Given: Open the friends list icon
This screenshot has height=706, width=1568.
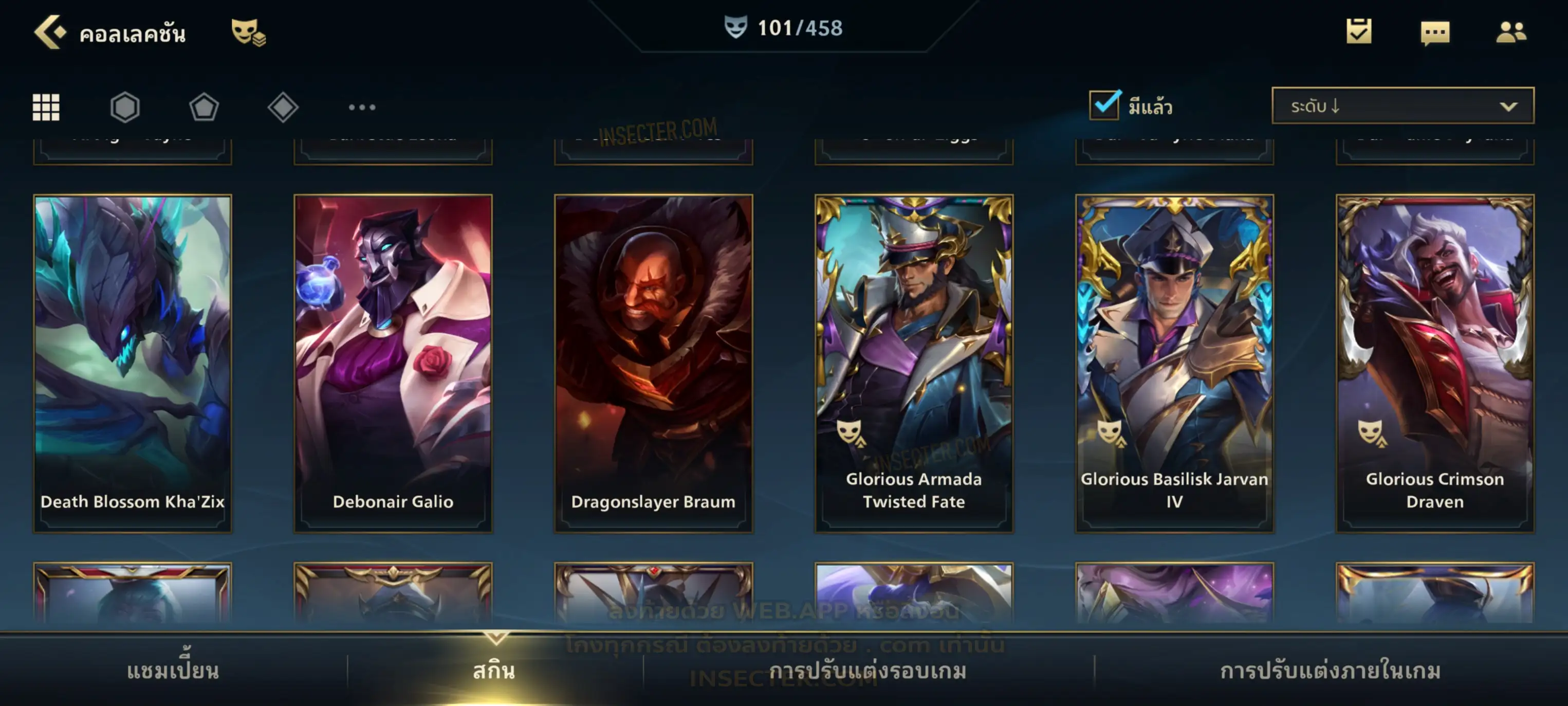Looking at the screenshot, I should pos(1510,32).
